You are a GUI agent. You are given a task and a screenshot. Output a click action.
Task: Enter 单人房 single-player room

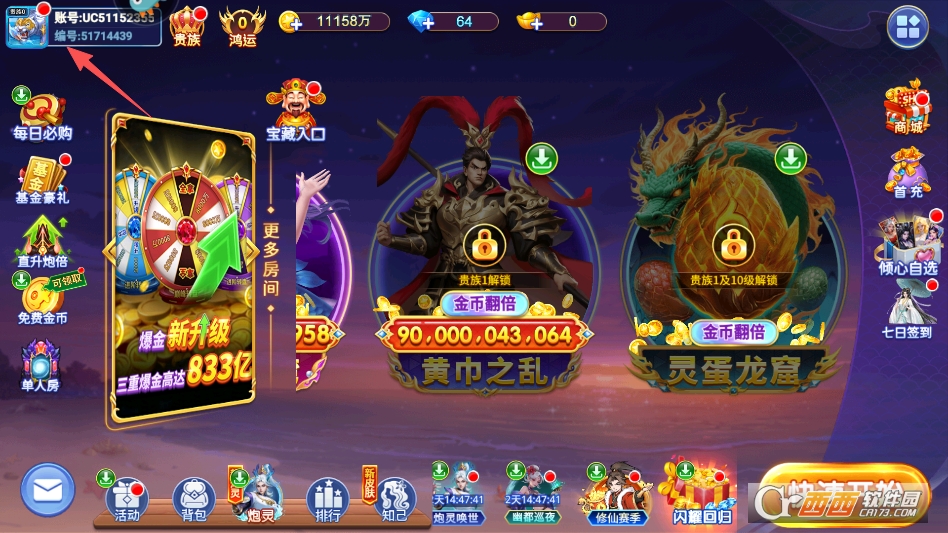click(x=41, y=366)
